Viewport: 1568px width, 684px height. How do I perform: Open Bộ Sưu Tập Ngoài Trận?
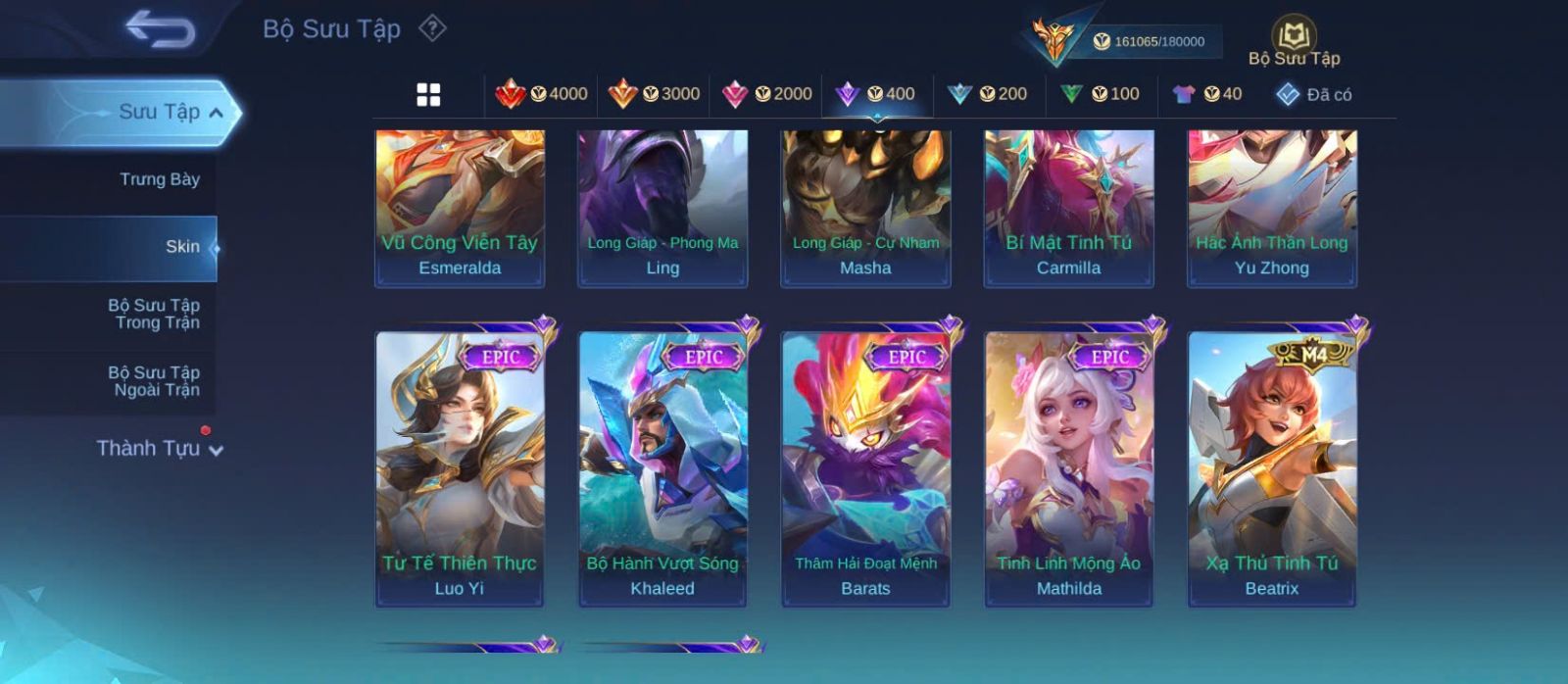click(155, 381)
